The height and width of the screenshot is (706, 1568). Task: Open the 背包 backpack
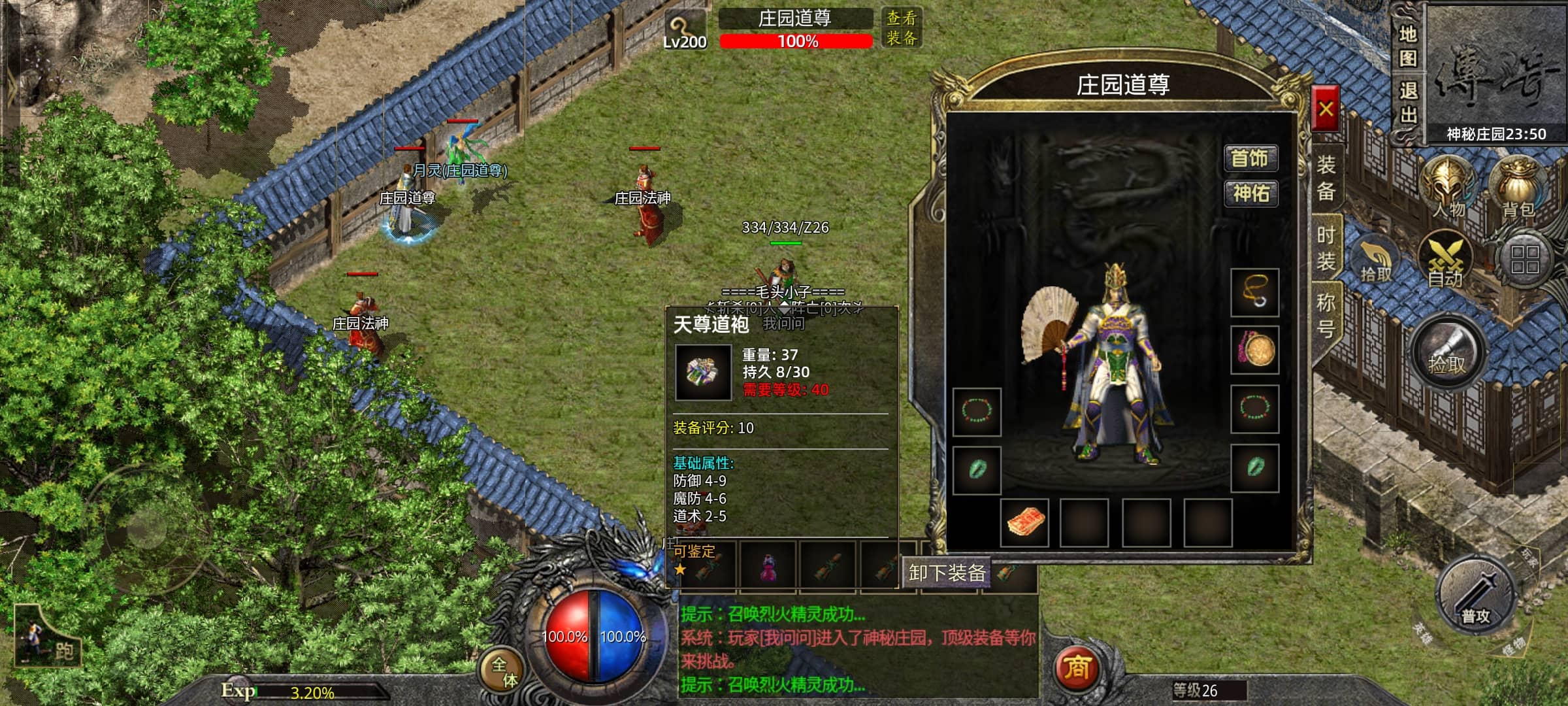[1518, 188]
